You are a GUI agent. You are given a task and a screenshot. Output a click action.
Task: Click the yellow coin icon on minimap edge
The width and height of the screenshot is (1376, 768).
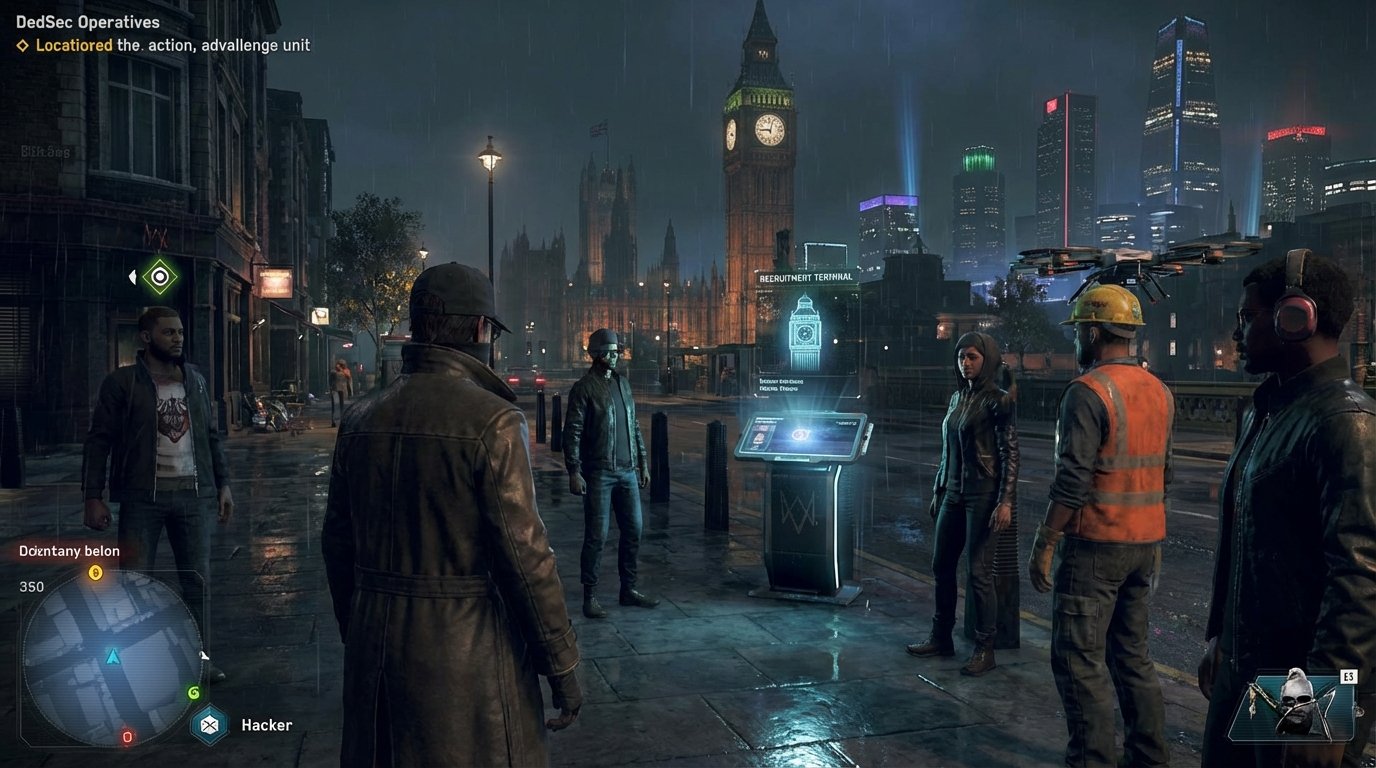pyautogui.click(x=95, y=571)
